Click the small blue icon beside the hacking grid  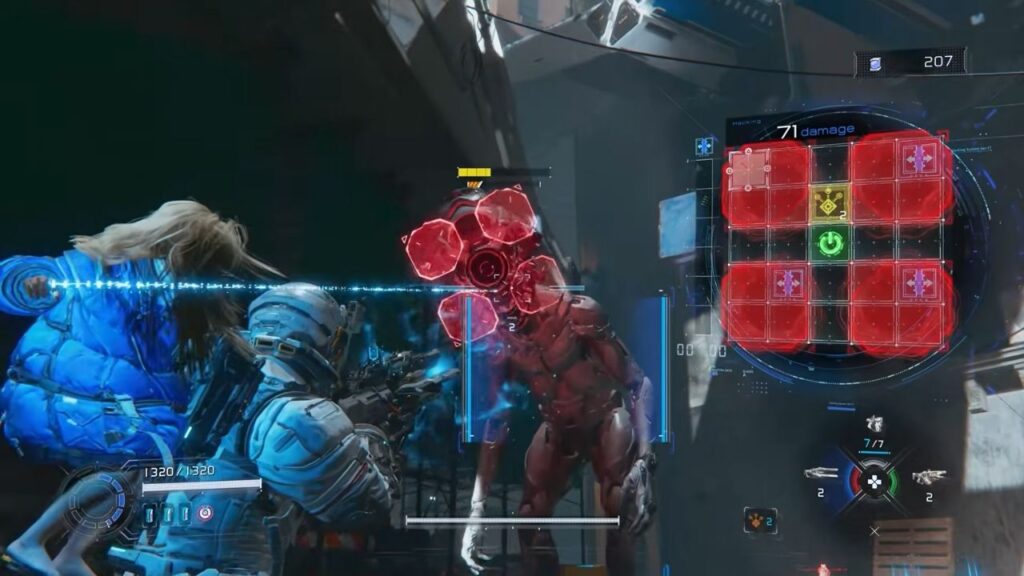coord(704,146)
